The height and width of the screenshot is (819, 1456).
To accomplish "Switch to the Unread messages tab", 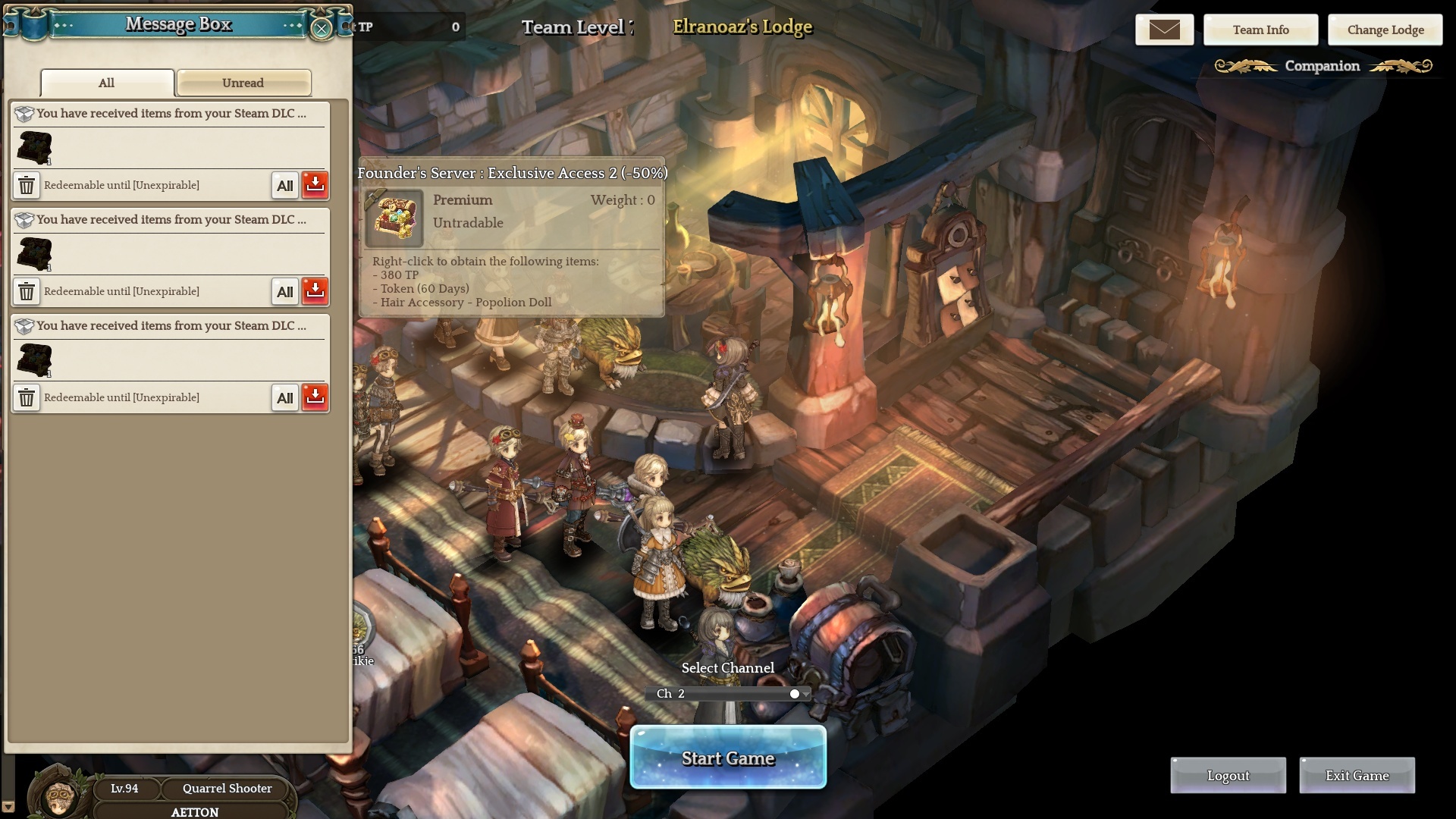I will point(243,83).
